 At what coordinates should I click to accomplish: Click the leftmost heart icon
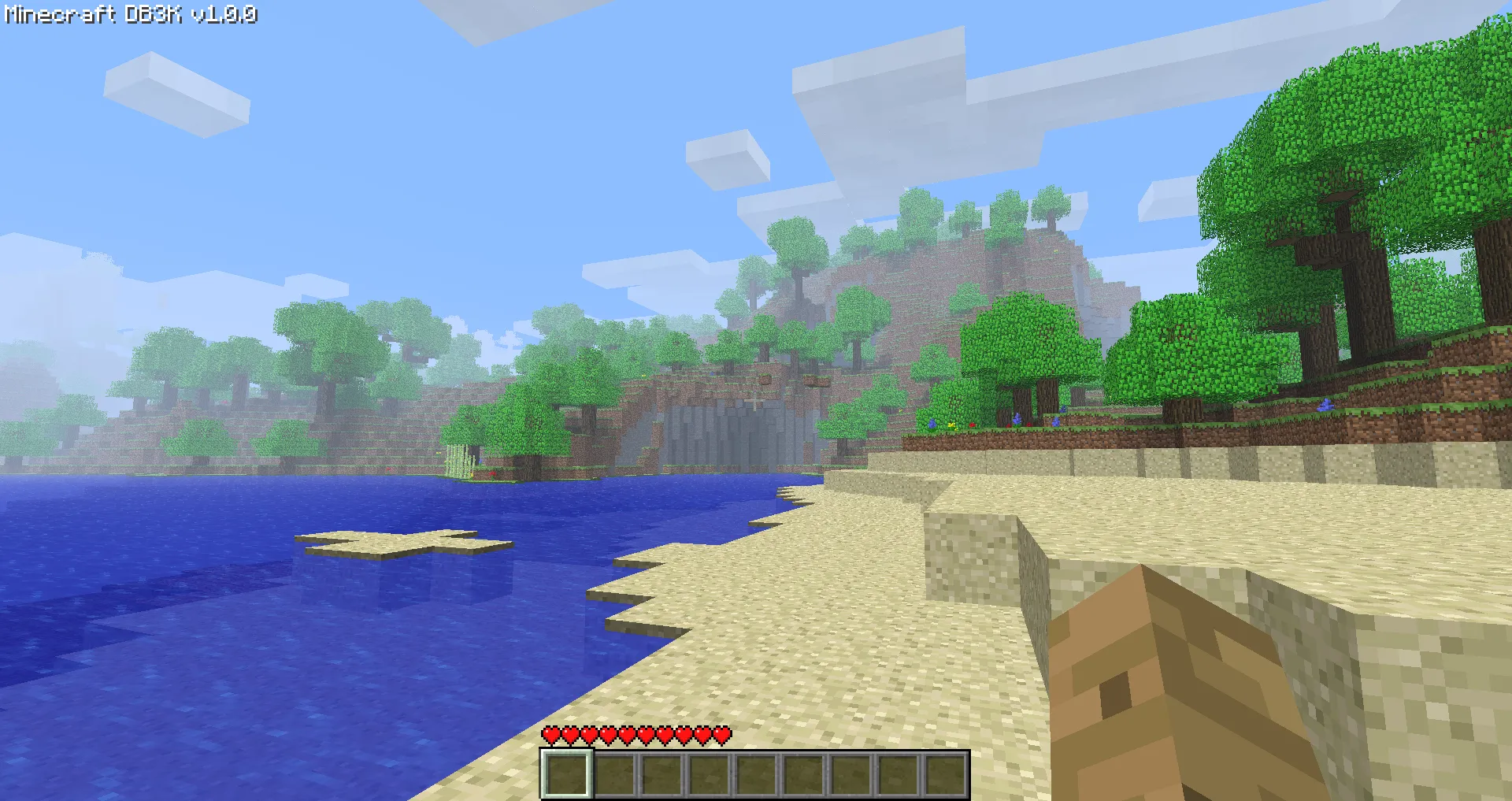[549, 734]
